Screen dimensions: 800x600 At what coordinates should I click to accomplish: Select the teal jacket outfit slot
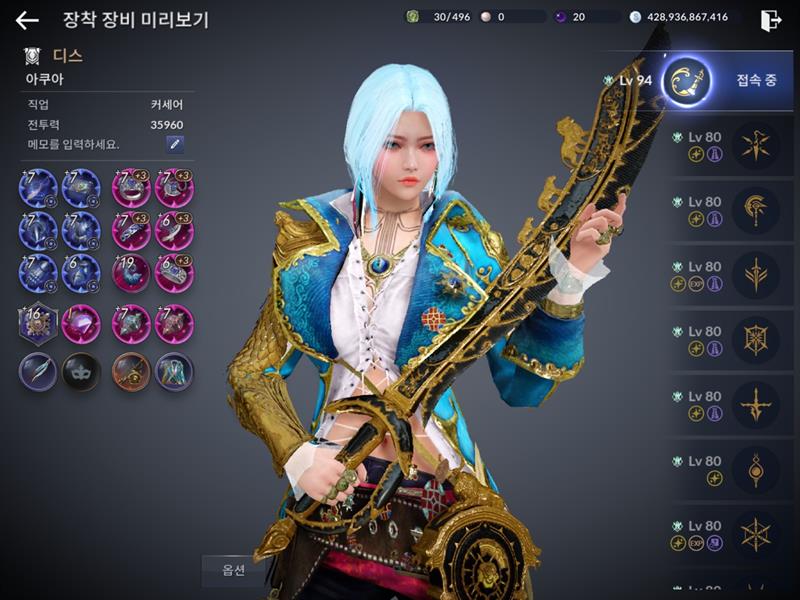174,371
